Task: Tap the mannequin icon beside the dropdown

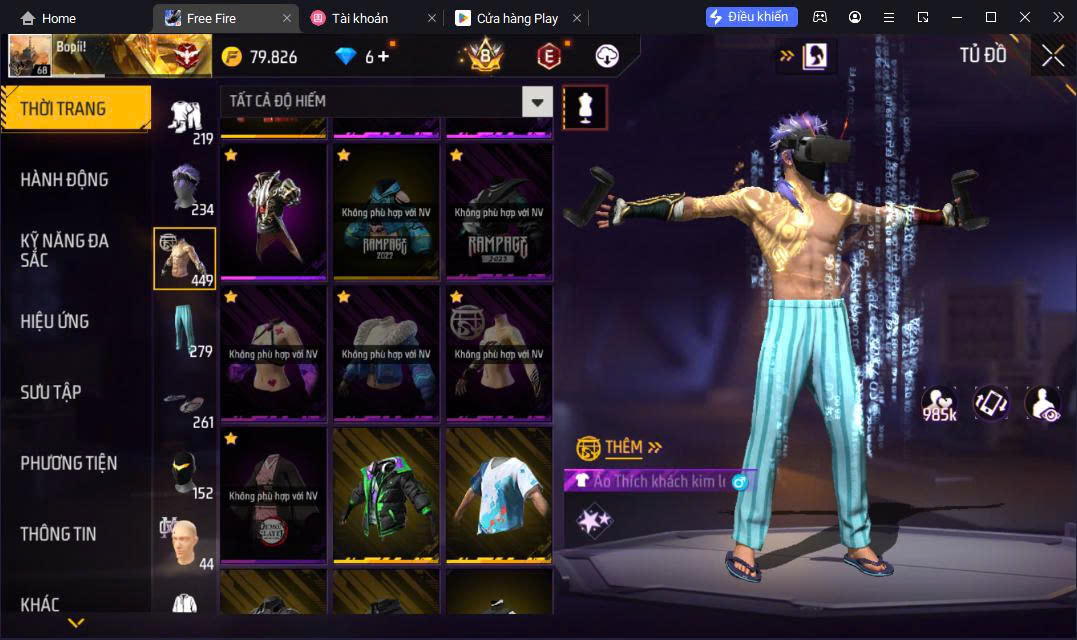Action: point(585,107)
